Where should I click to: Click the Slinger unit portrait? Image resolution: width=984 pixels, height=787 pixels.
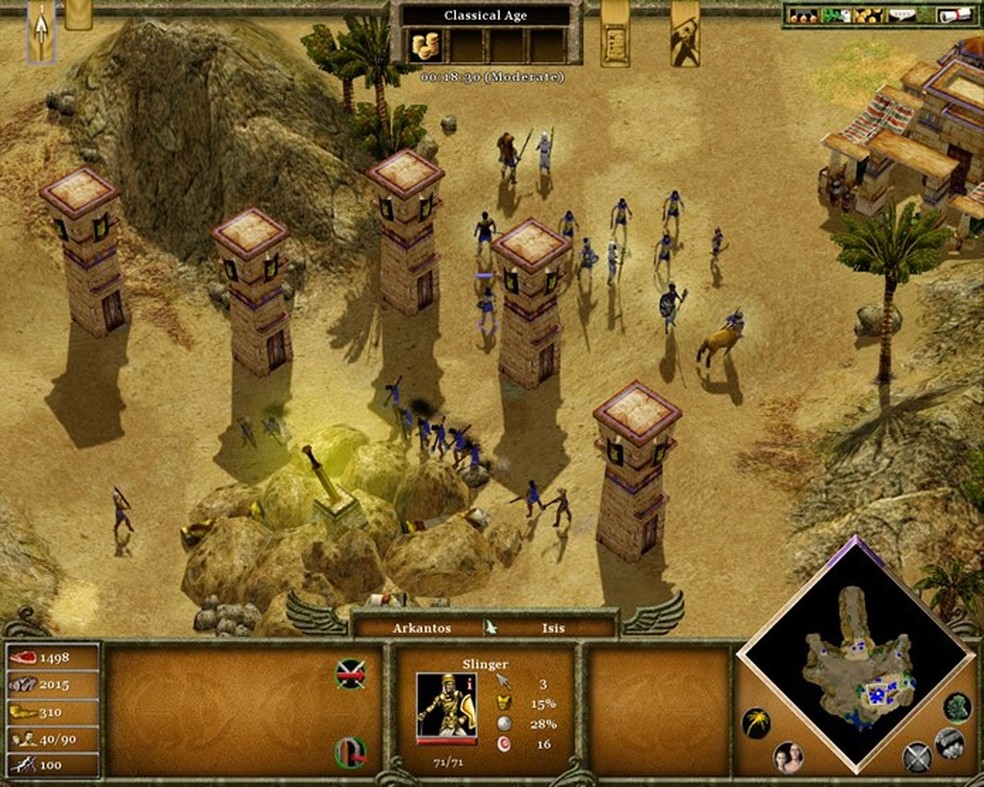[x=446, y=705]
